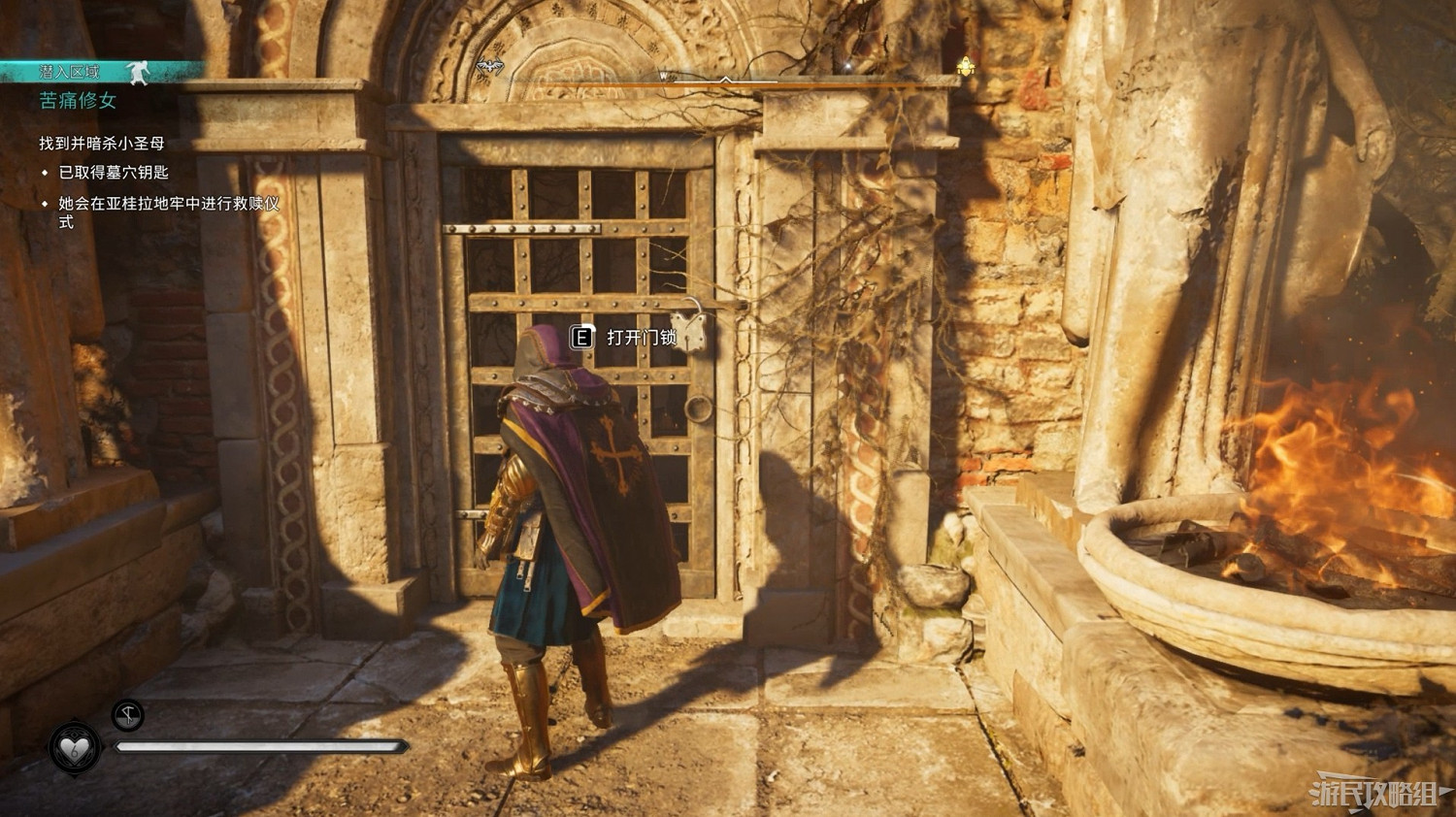The height and width of the screenshot is (817, 1456).
Task: Expand the white chevron marker on the compass
Action: pos(726,78)
